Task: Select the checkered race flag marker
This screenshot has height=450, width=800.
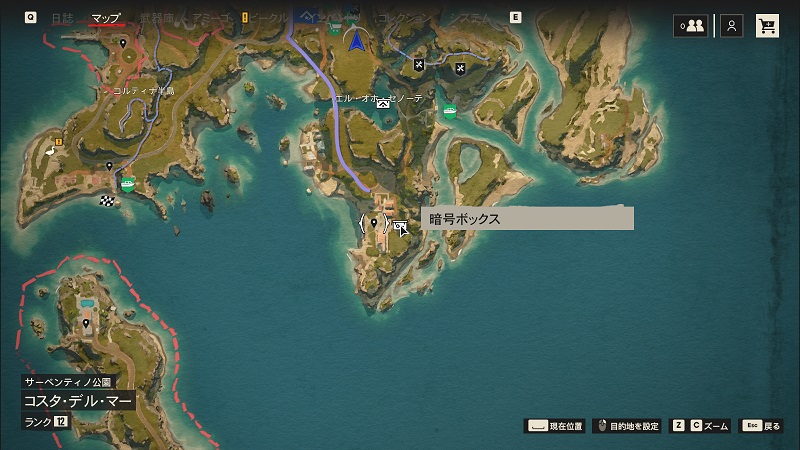Action: click(107, 200)
